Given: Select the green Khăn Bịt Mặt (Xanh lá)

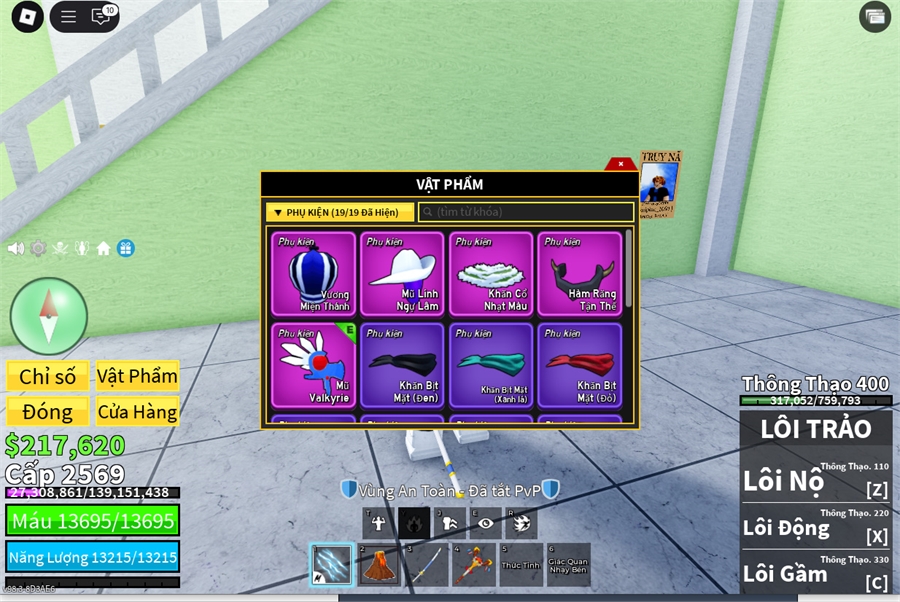Looking at the screenshot, I should pos(491,364).
